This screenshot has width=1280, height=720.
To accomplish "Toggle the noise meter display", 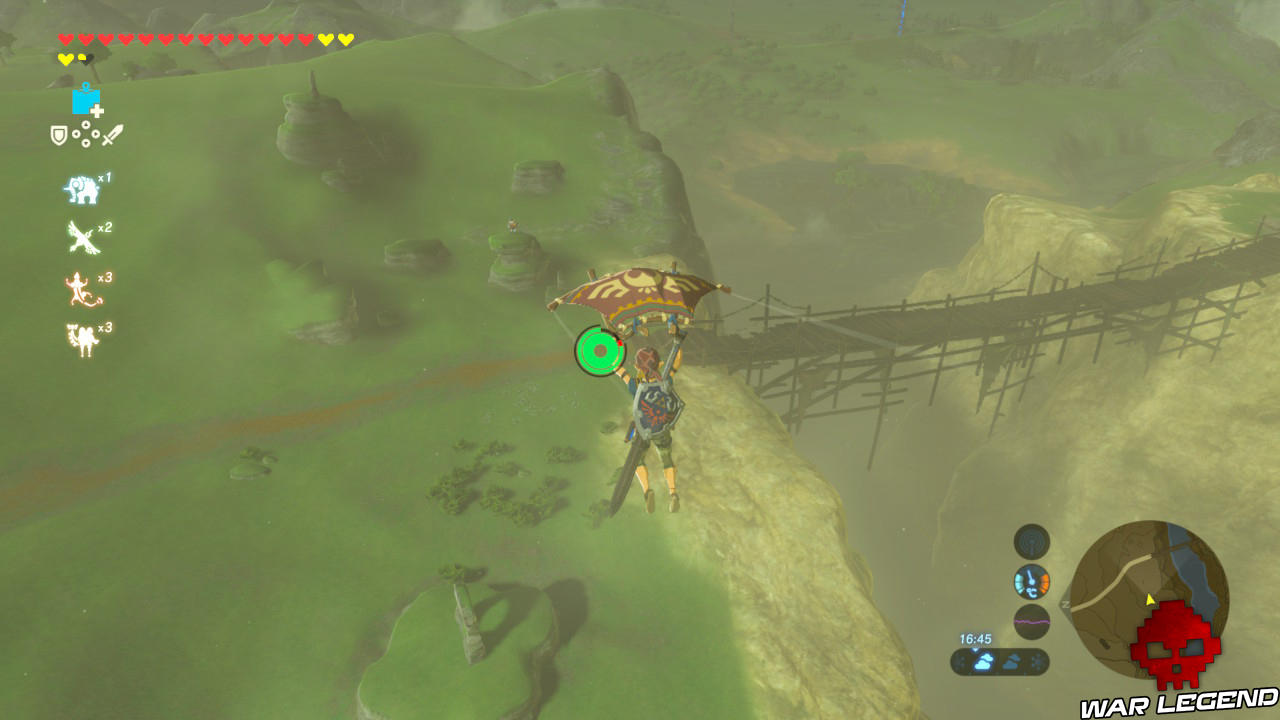I will pos(1032,621).
